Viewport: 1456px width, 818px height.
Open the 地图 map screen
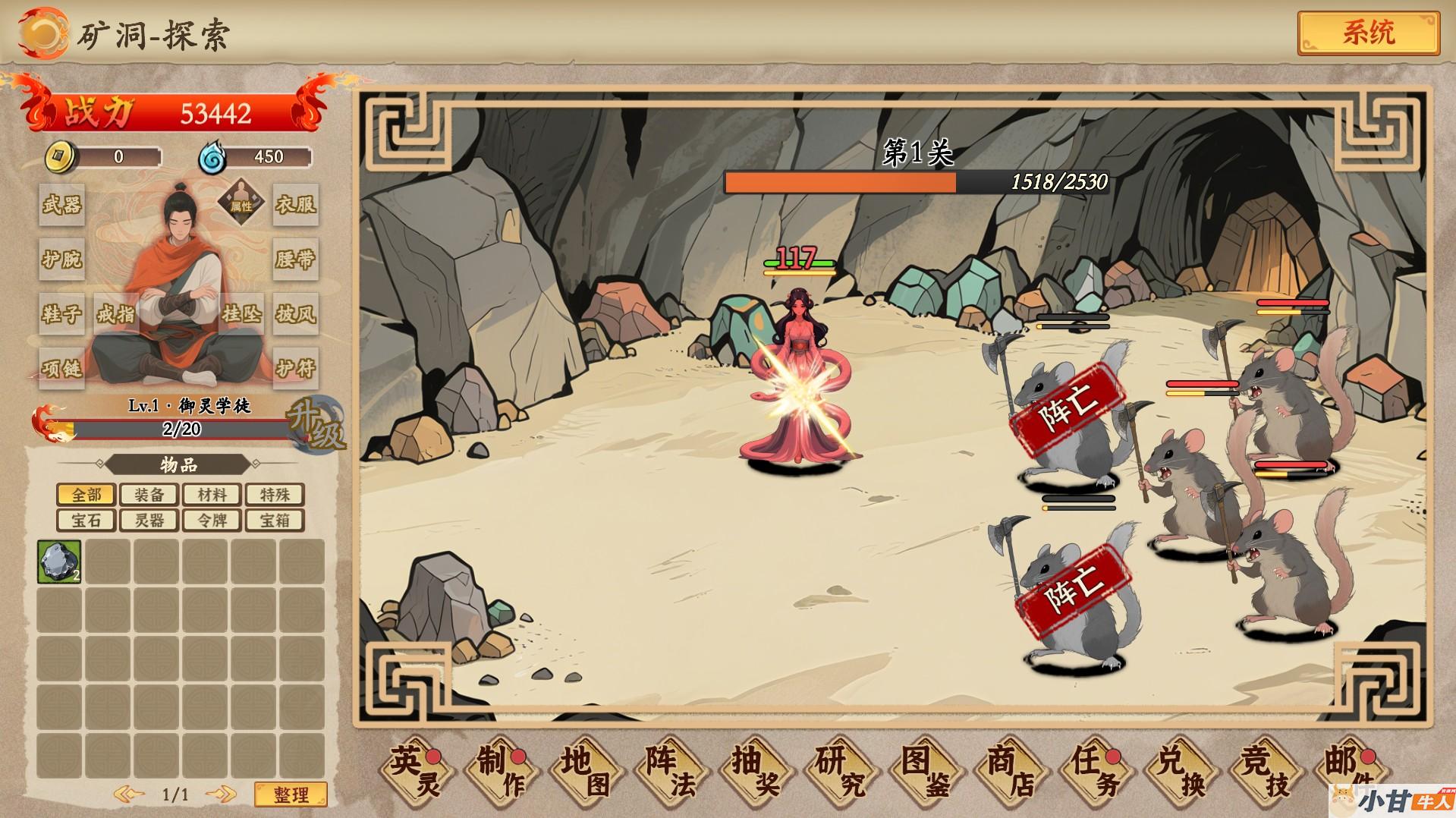(x=586, y=771)
